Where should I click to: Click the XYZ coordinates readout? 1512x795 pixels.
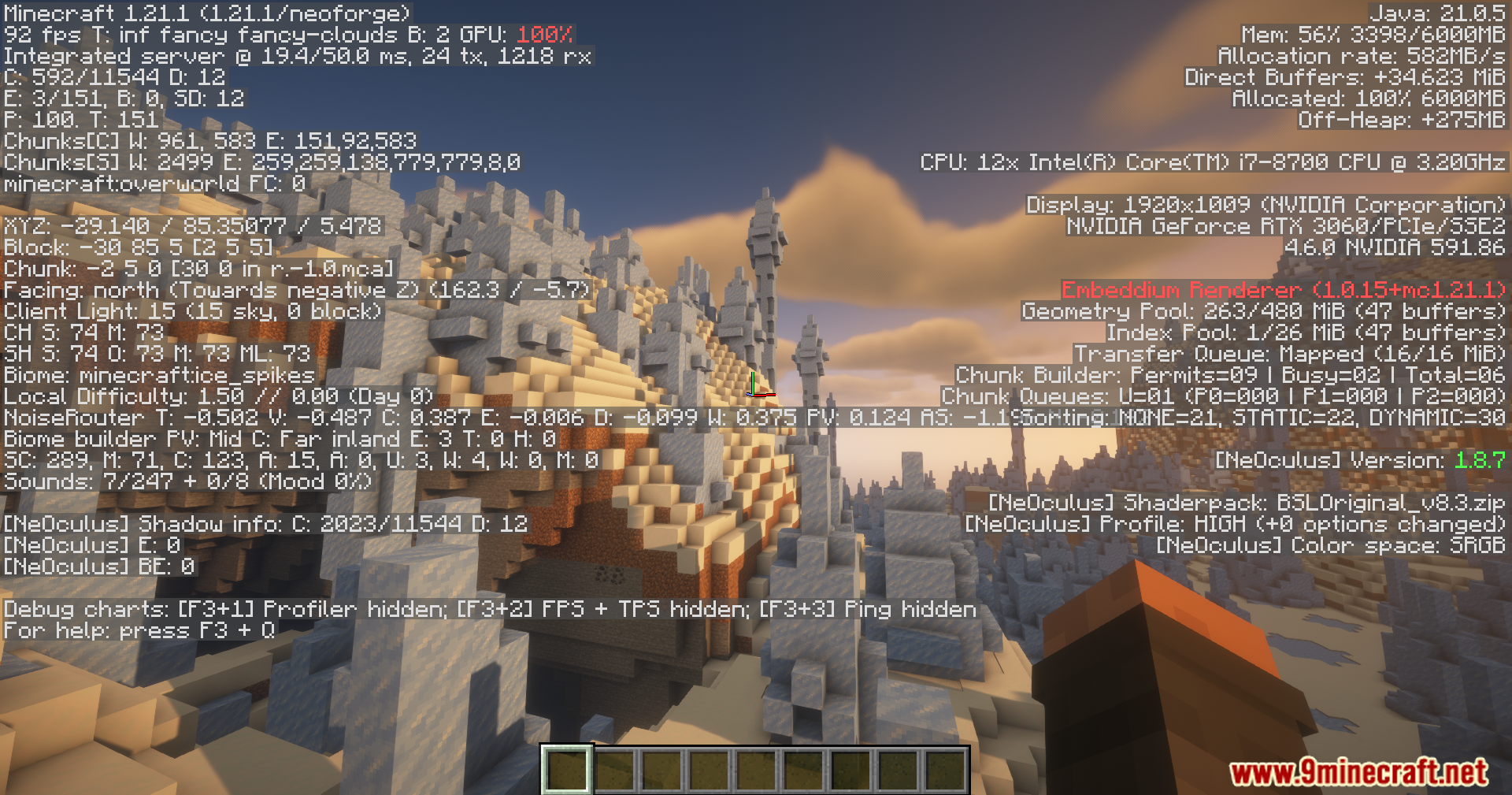pyautogui.click(x=191, y=226)
